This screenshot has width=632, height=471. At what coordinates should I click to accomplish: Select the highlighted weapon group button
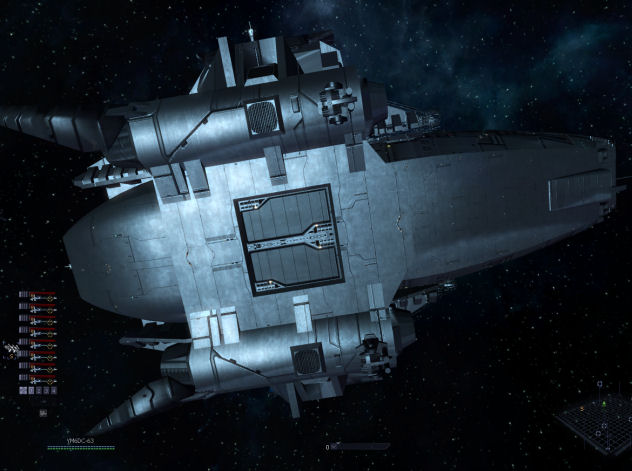point(24,391)
